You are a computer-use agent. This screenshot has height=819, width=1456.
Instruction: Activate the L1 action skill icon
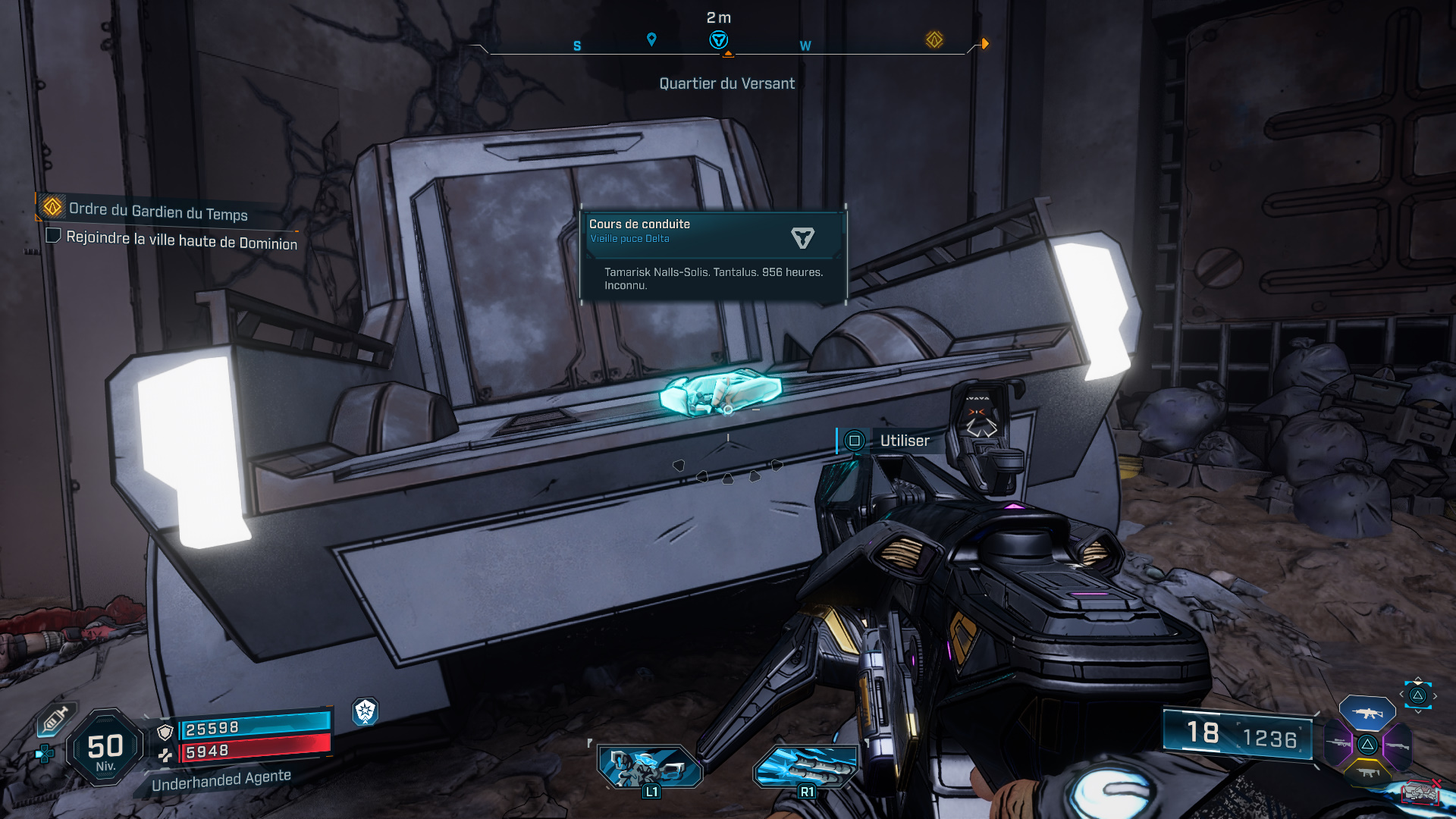pyautogui.click(x=650, y=766)
